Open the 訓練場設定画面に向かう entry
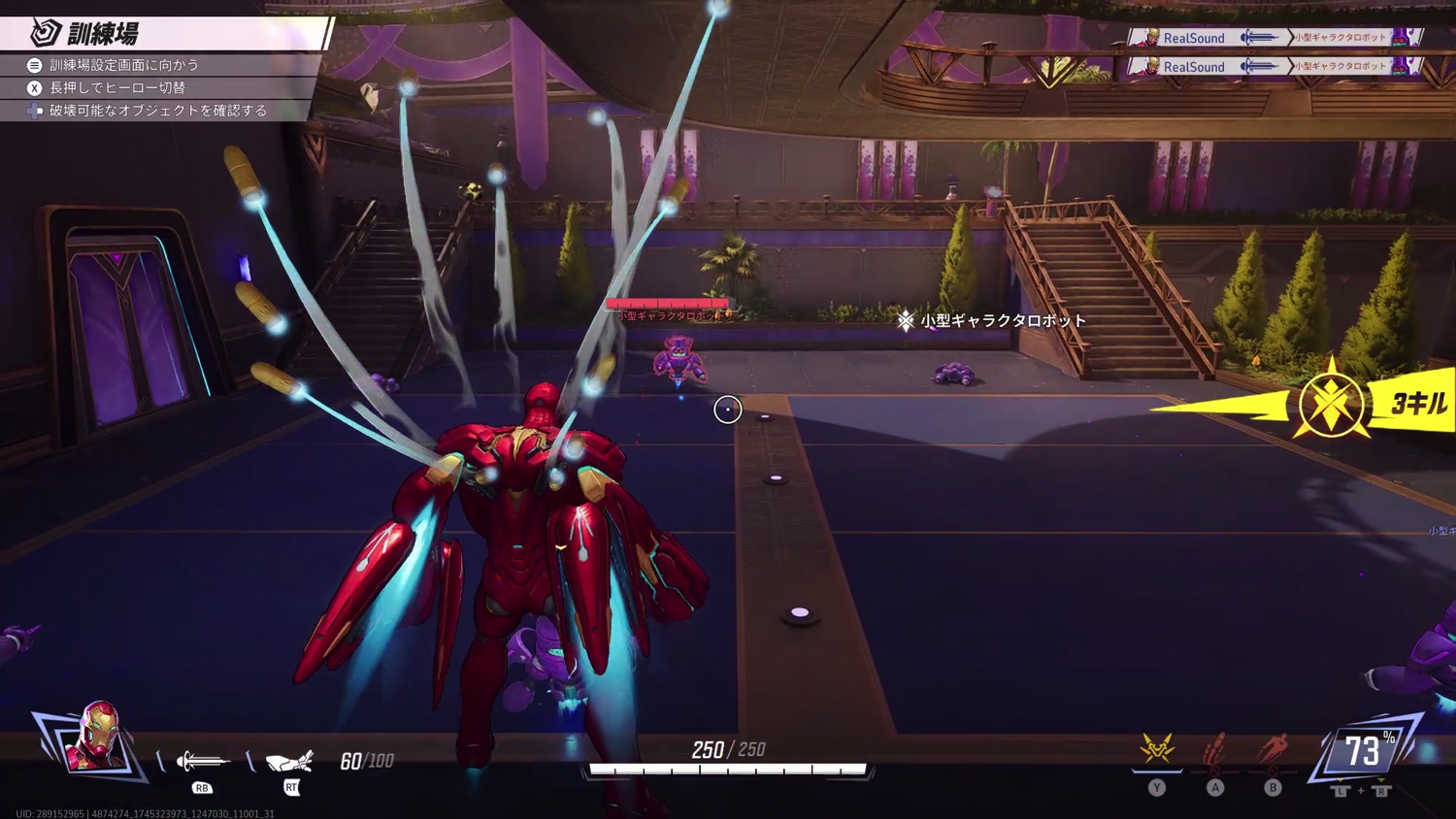 click(124, 65)
